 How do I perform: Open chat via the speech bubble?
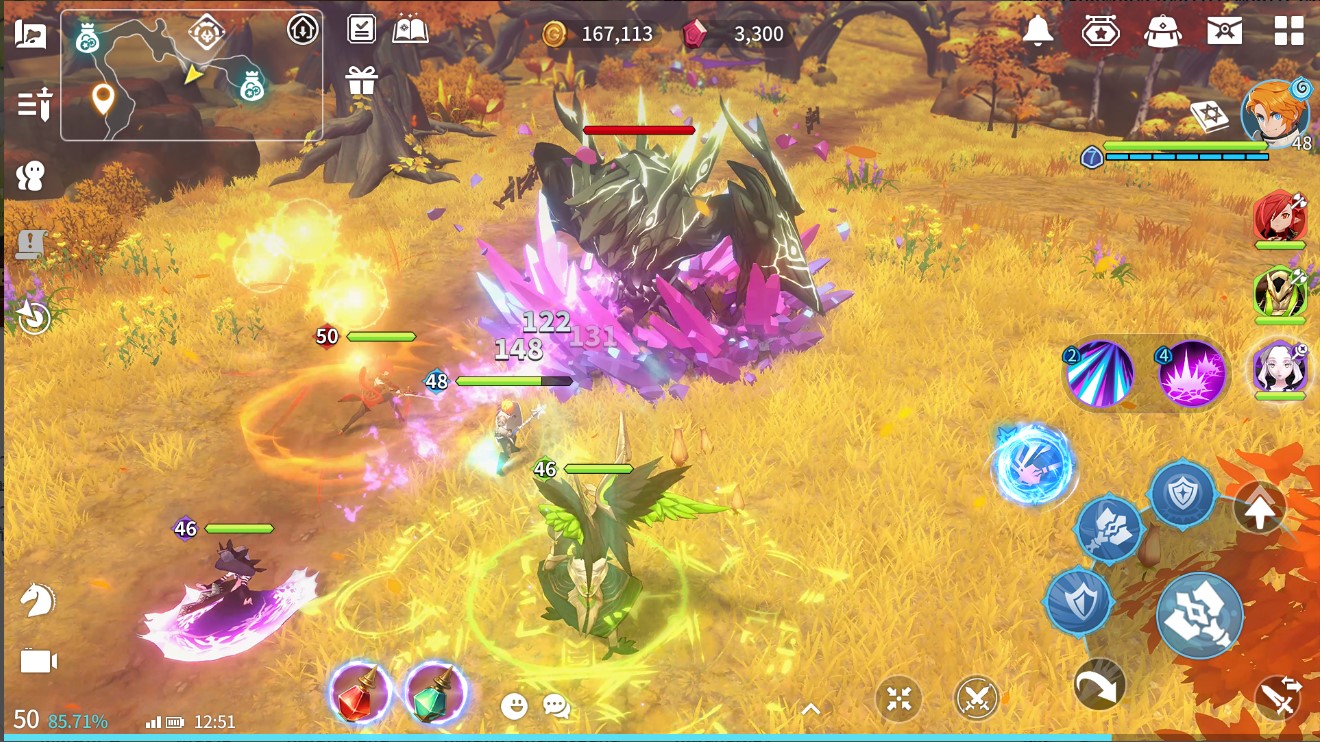(x=556, y=705)
